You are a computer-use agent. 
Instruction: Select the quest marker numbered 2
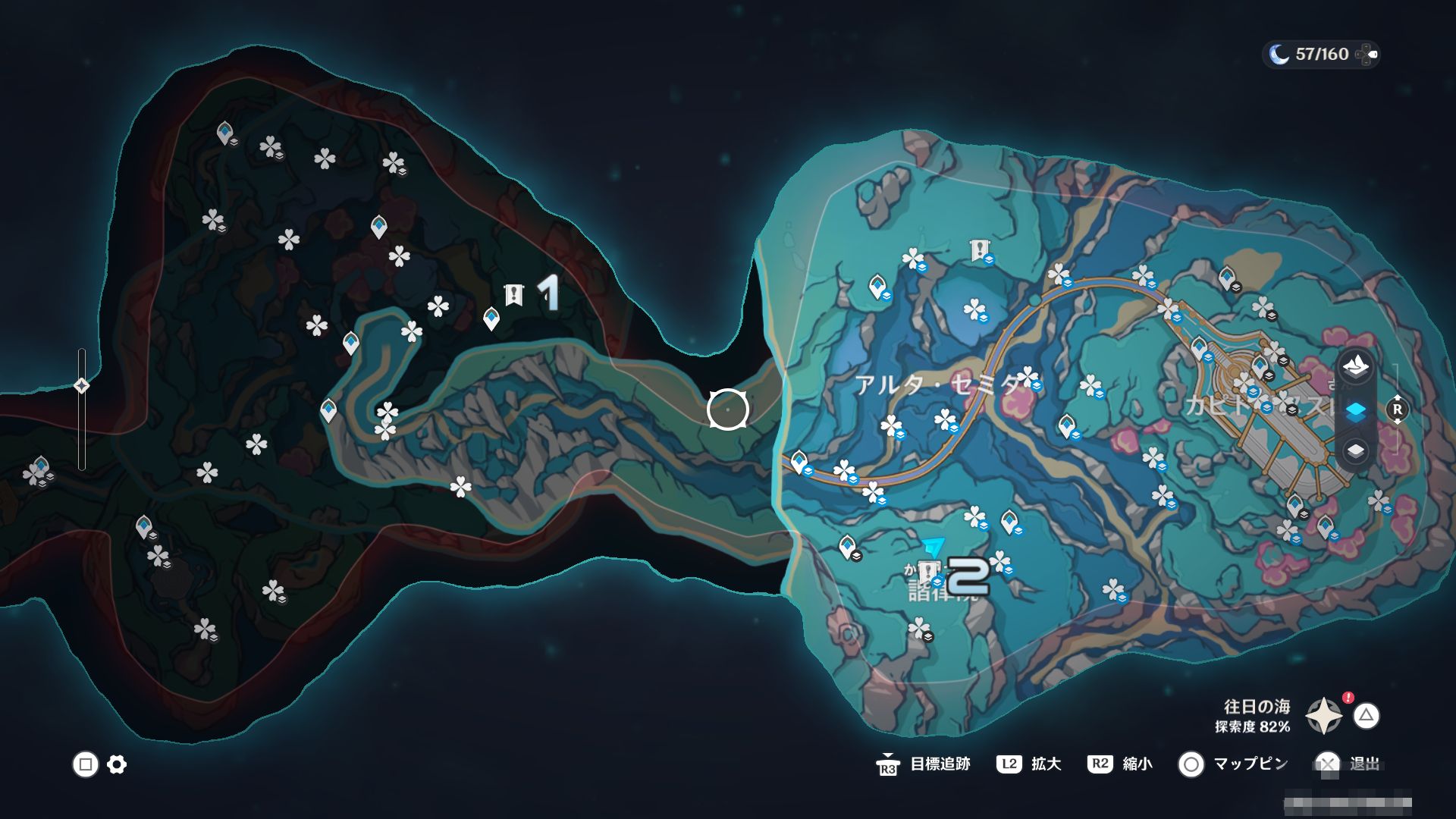coord(928,573)
